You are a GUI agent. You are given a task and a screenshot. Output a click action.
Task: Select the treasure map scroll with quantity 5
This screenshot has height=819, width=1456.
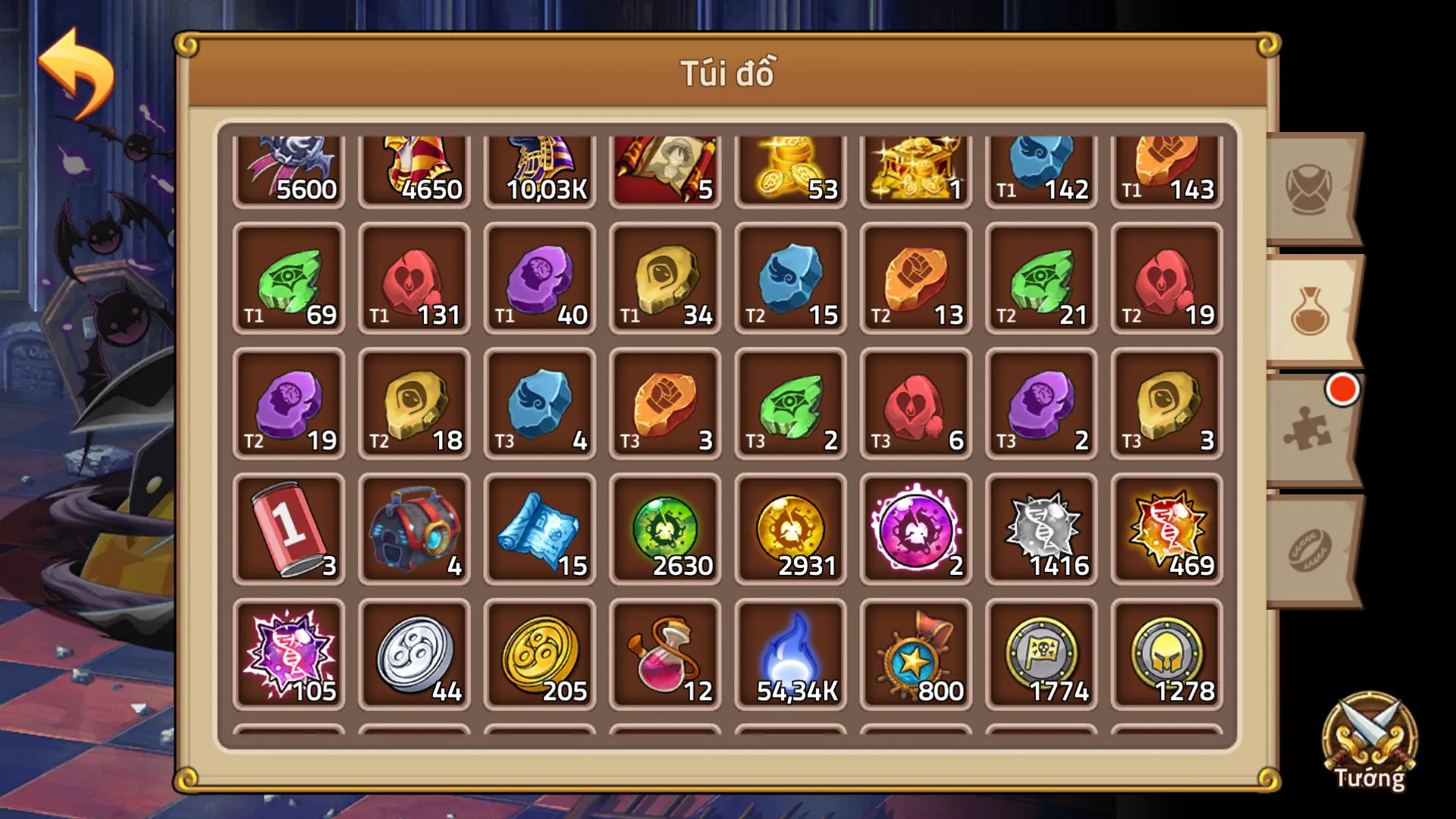tap(665, 163)
